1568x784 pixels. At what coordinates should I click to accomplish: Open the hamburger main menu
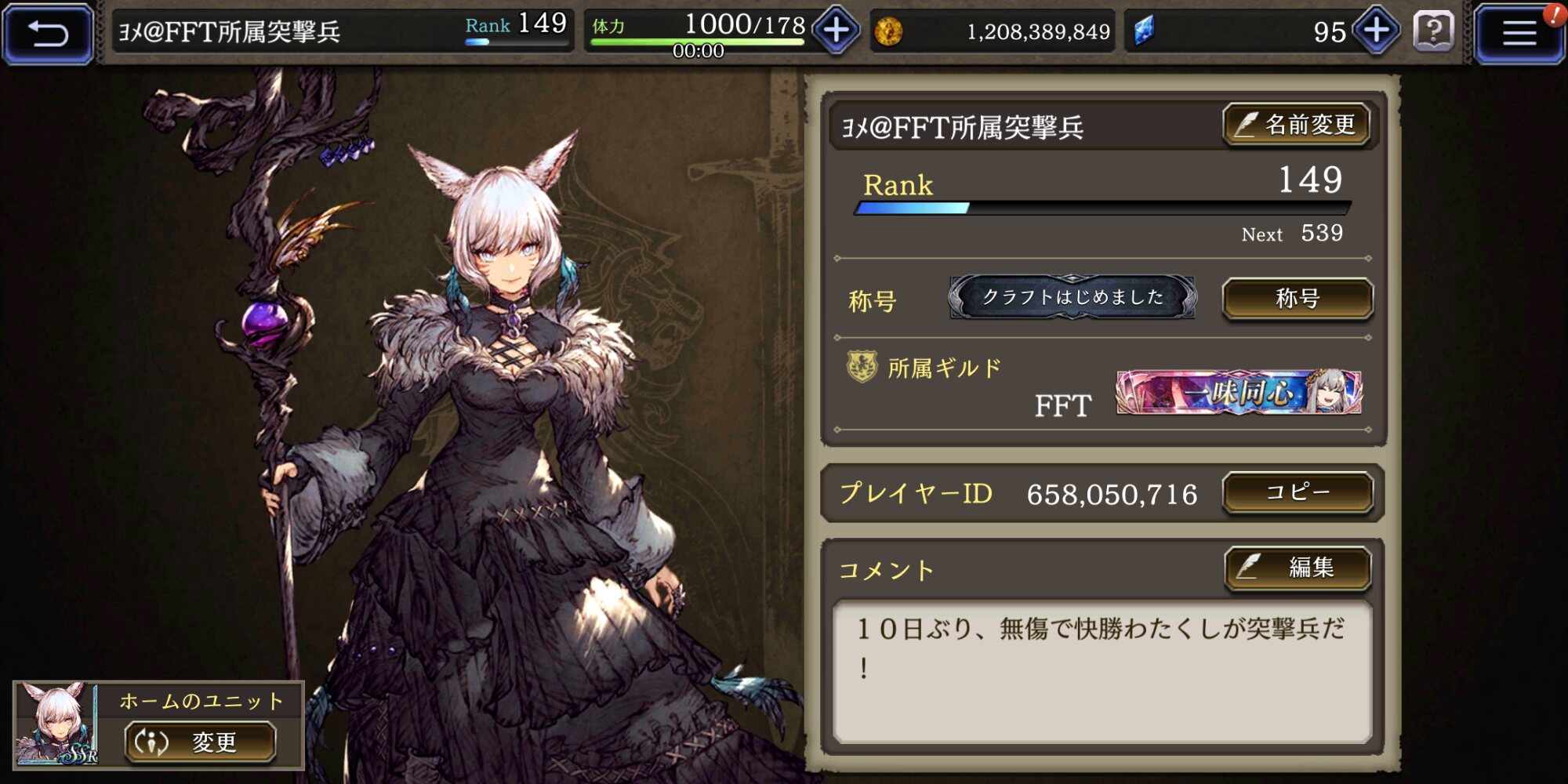[x=1519, y=33]
